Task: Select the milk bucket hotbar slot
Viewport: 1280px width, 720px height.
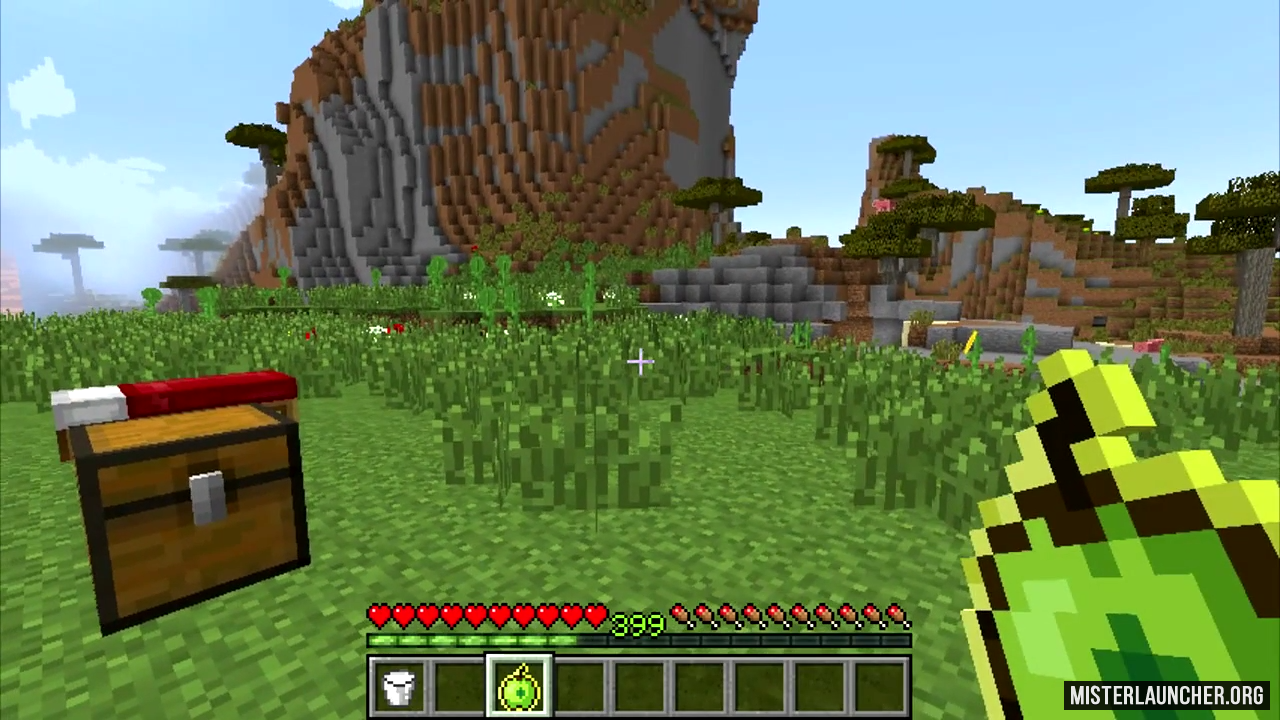Action: [399, 687]
